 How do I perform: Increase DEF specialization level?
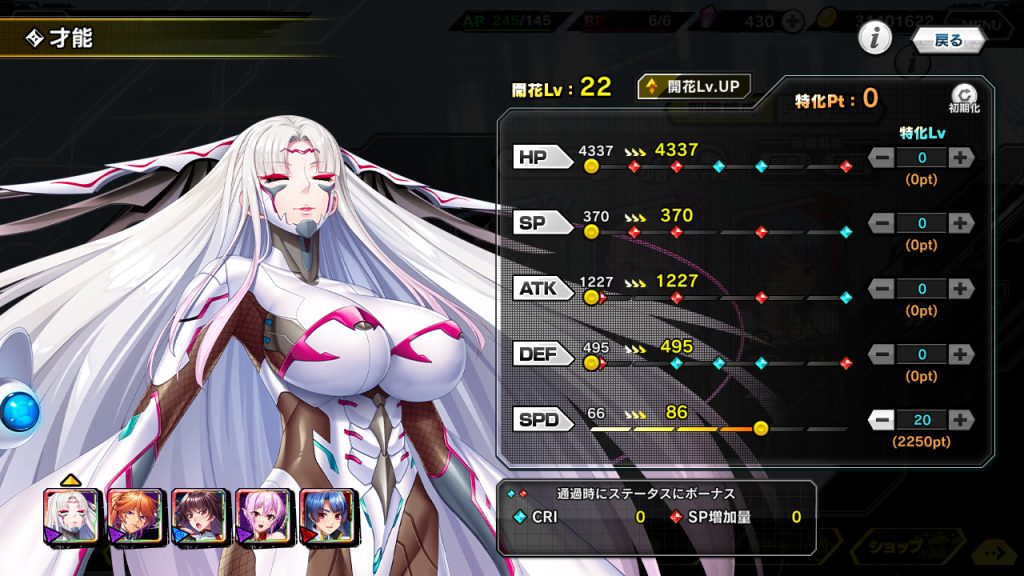(960, 354)
